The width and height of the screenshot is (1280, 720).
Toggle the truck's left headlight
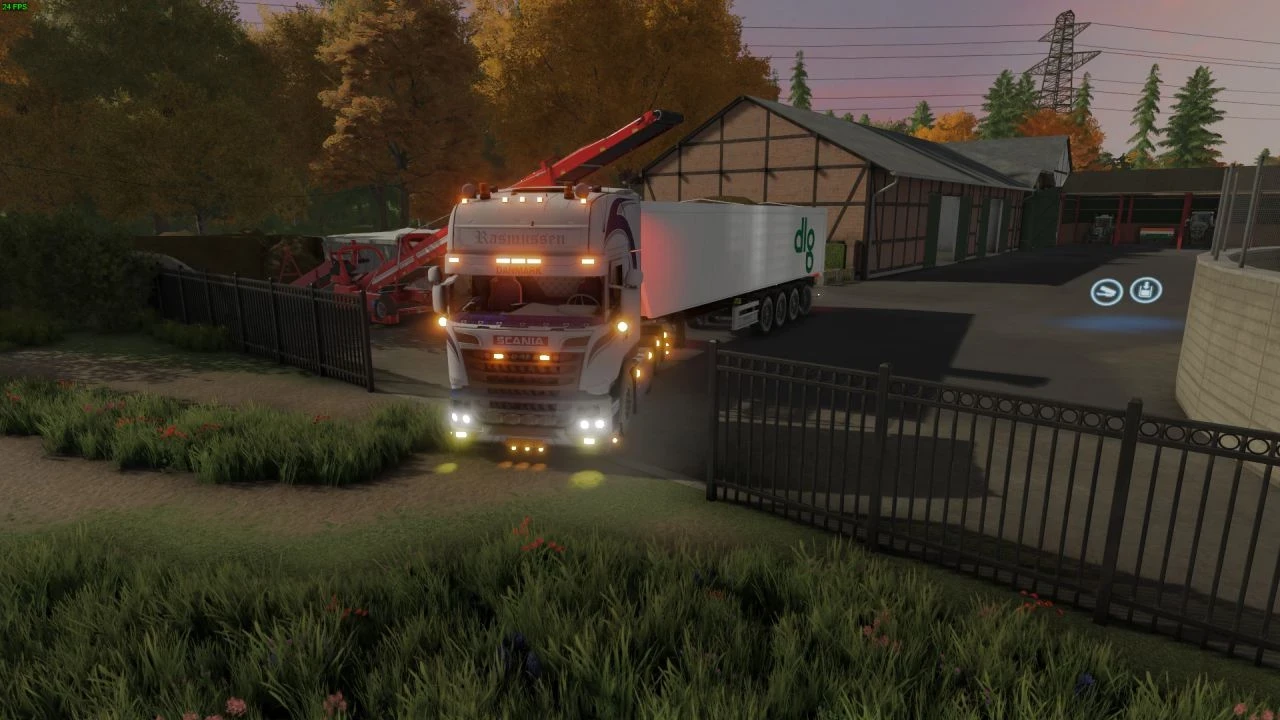pyautogui.click(x=460, y=419)
